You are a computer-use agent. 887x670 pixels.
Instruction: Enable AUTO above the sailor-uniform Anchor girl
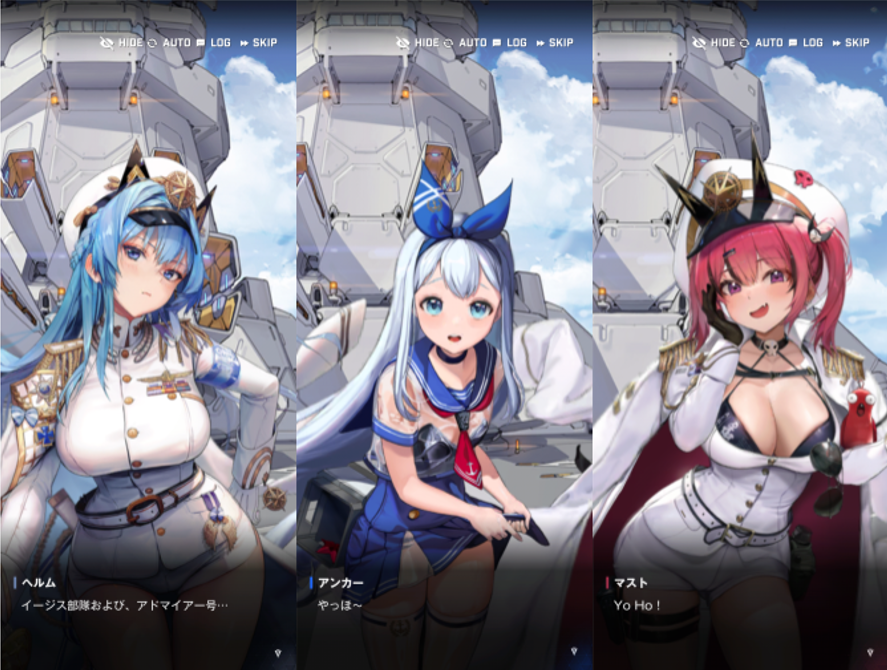pyautogui.click(x=465, y=42)
